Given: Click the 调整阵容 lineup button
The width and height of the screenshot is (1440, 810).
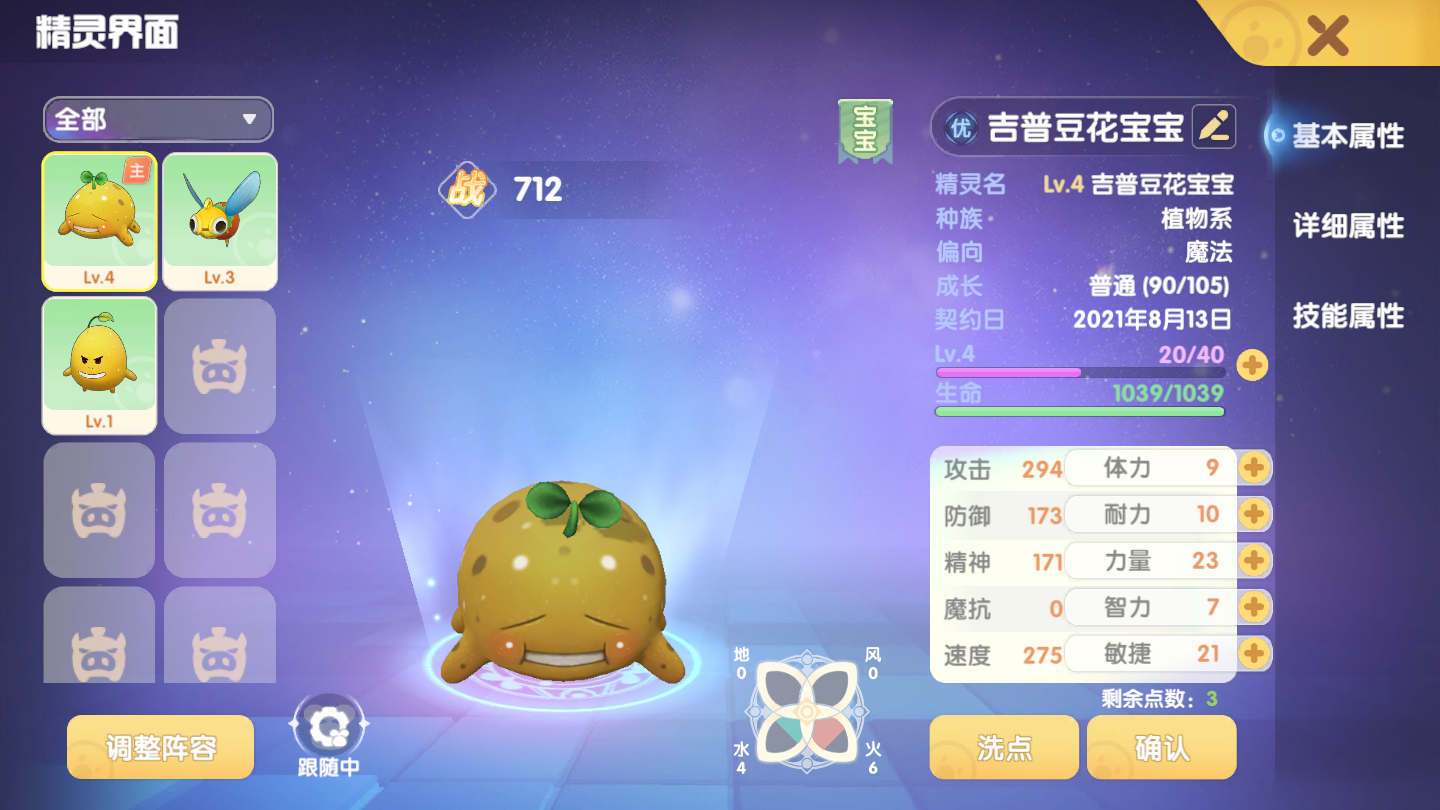Looking at the screenshot, I should [161, 747].
